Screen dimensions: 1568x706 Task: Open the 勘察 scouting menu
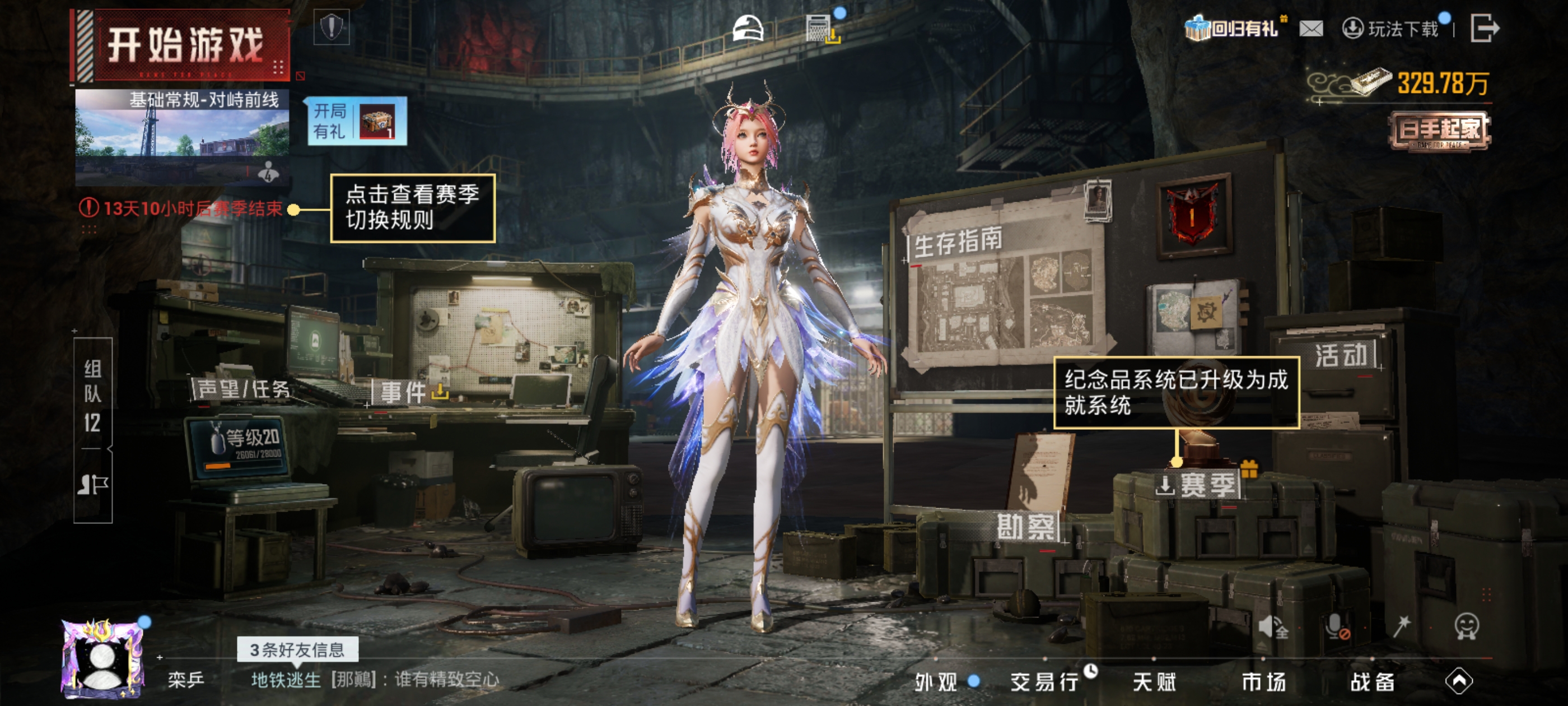pos(1026,526)
